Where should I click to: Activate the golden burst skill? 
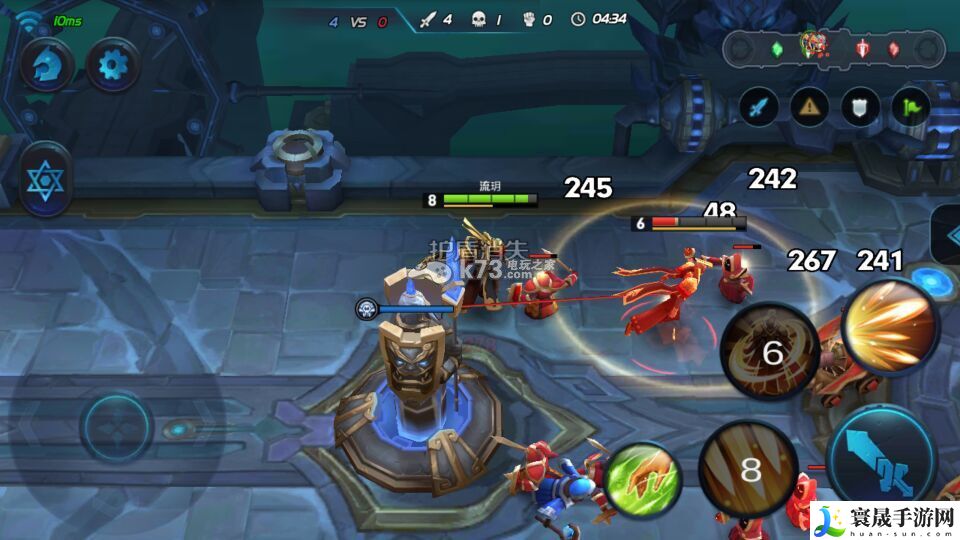coord(890,327)
